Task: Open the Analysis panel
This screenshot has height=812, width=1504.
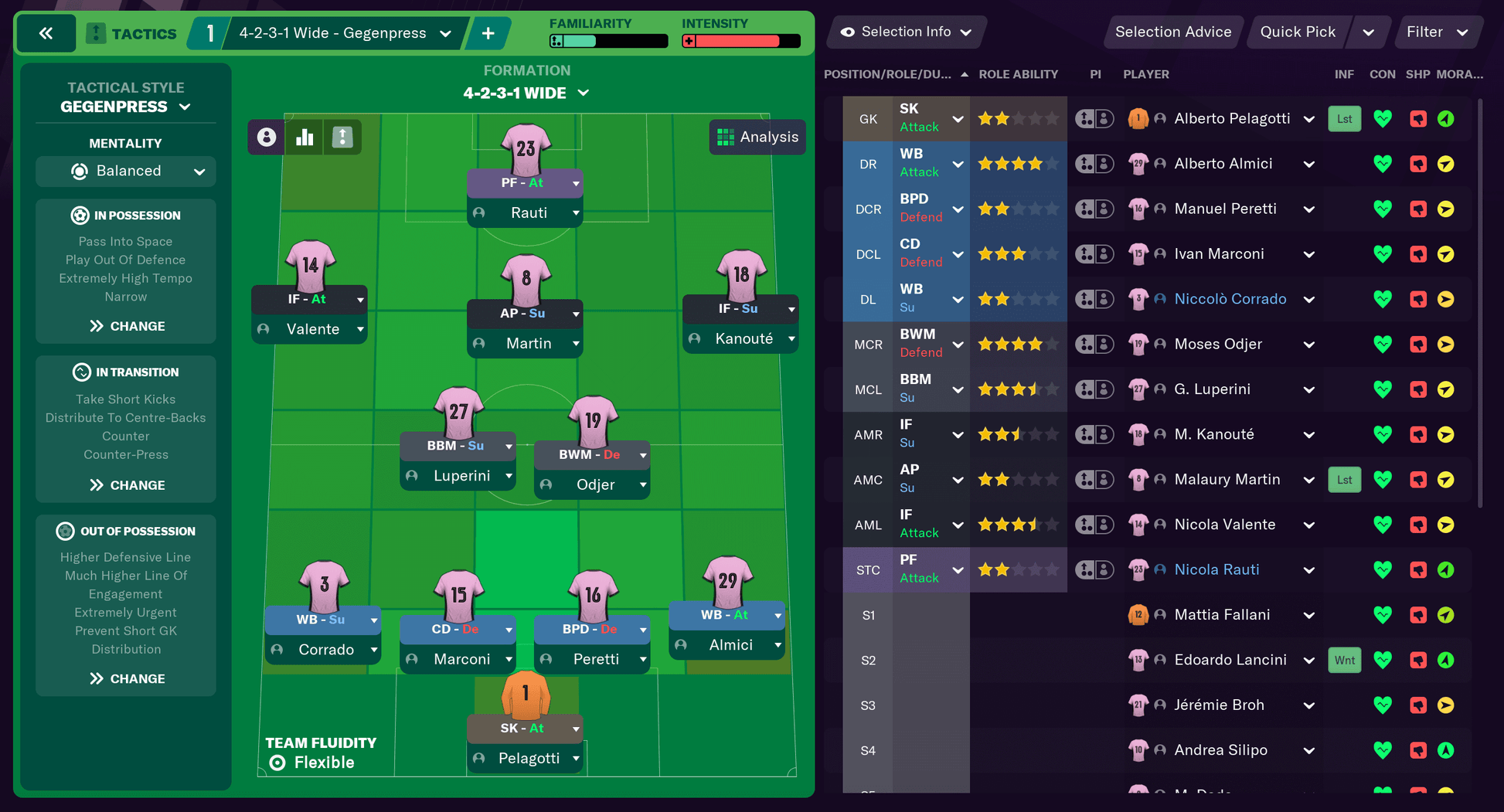Action: pyautogui.click(x=757, y=137)
